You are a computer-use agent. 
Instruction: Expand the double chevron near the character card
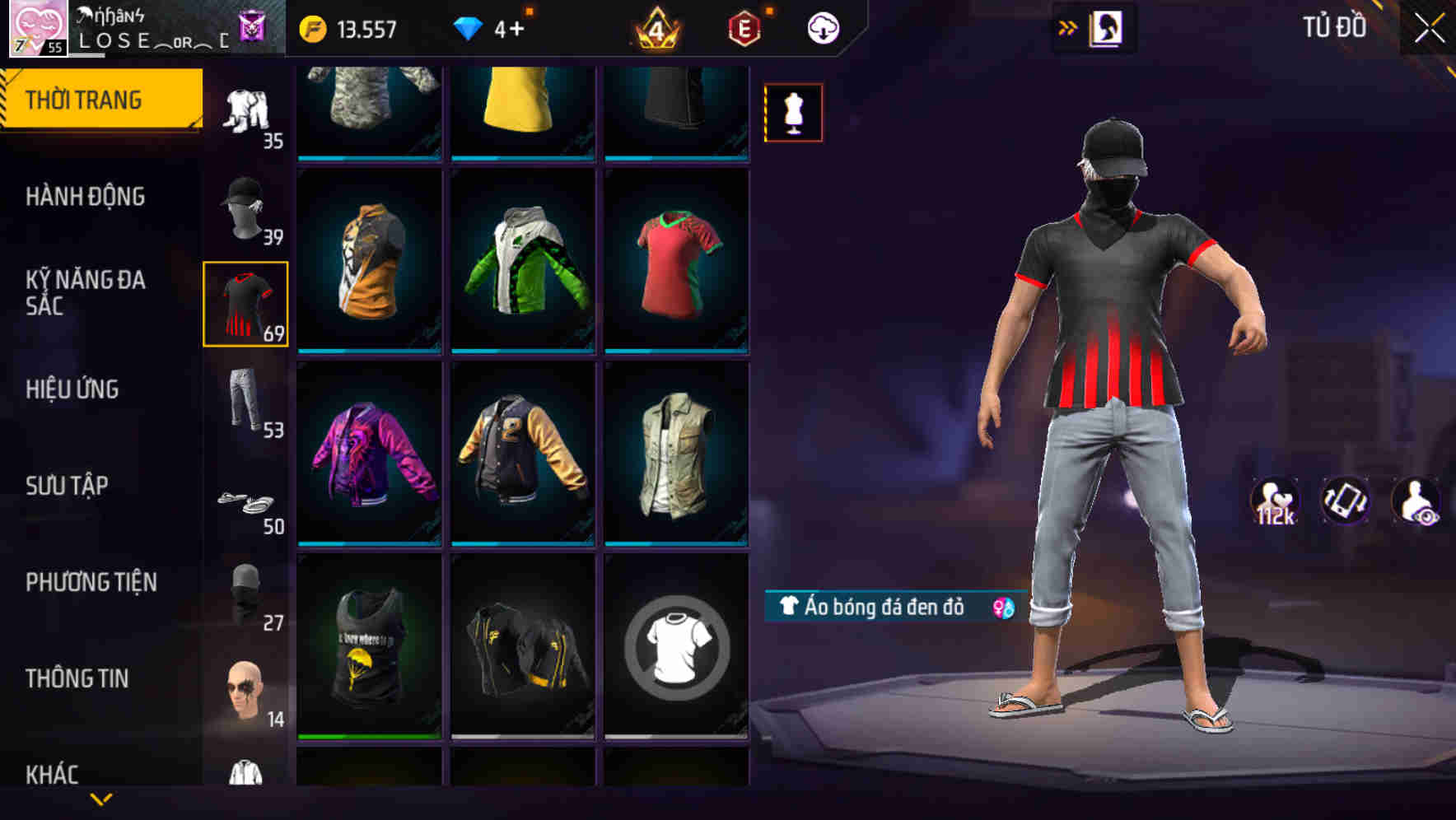(x=1068, y=27)
